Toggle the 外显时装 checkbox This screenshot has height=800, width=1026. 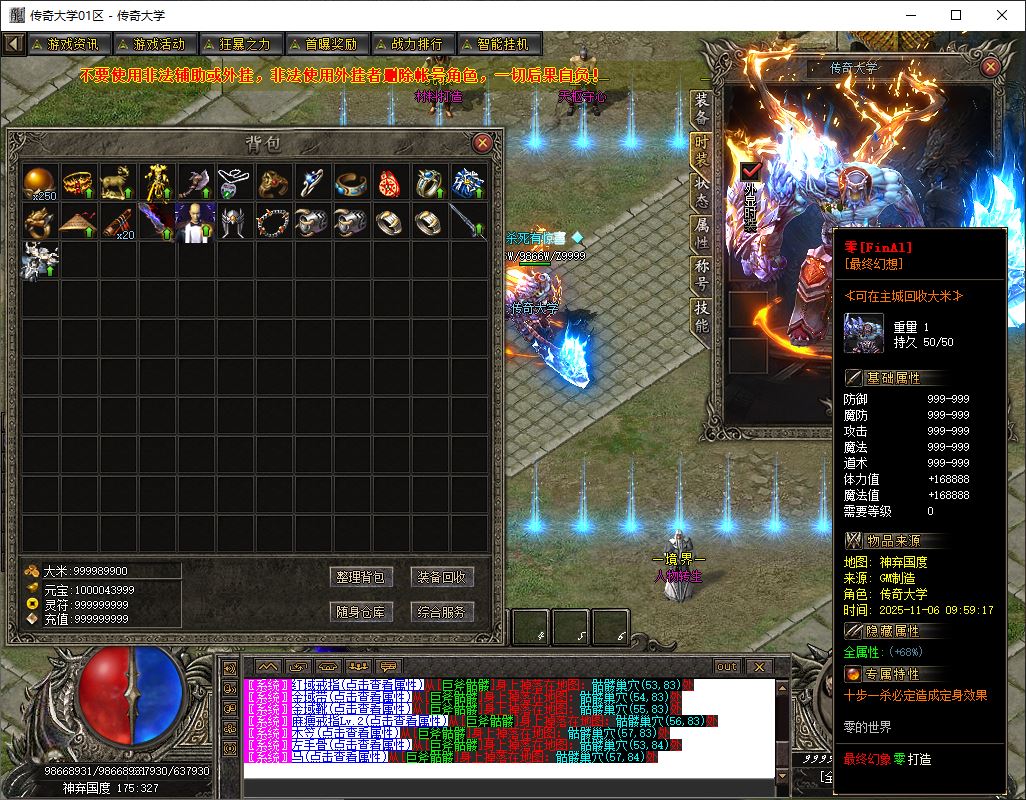[751, 173]
